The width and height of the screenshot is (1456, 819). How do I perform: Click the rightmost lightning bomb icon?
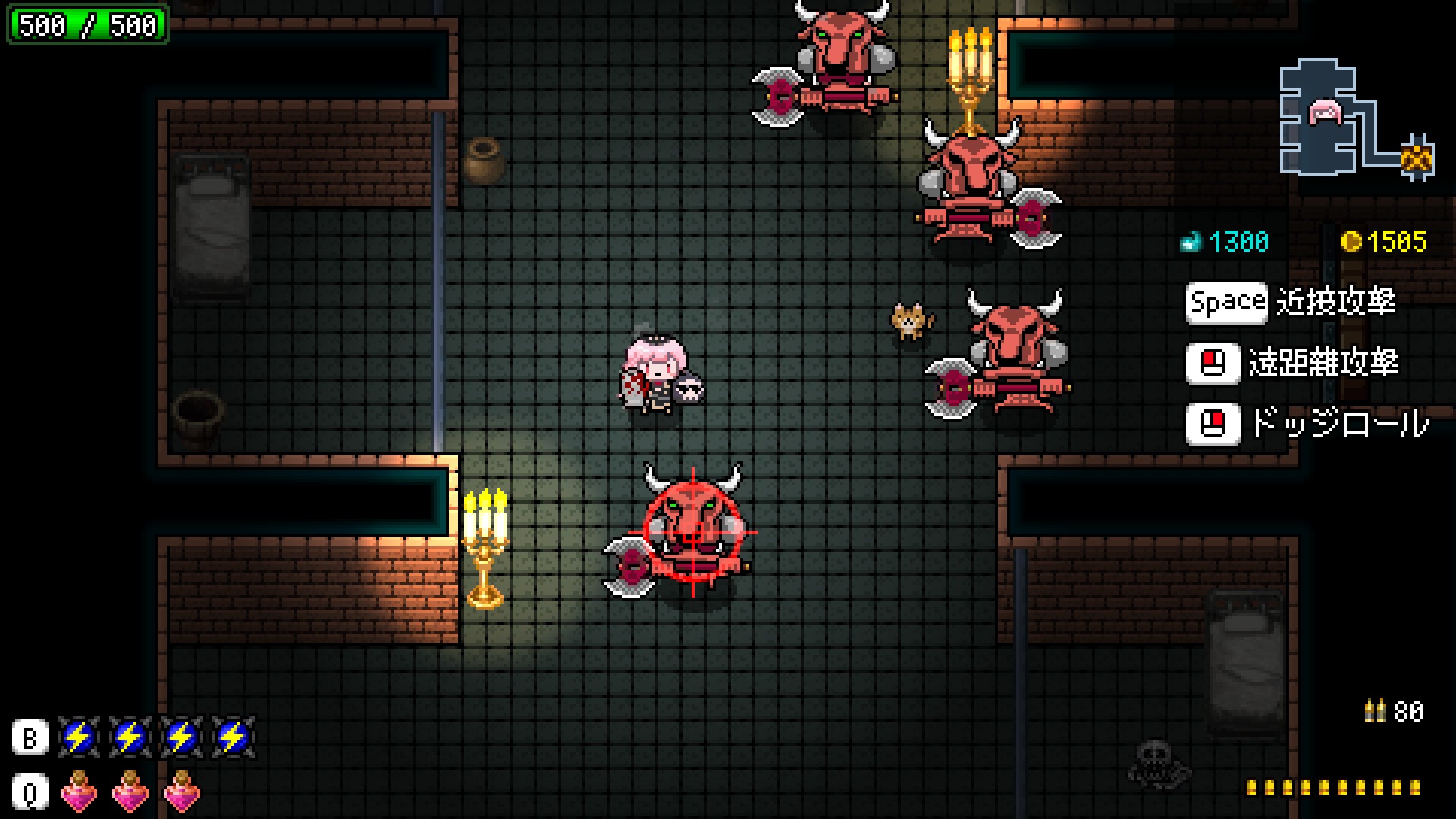click(233, 737)
